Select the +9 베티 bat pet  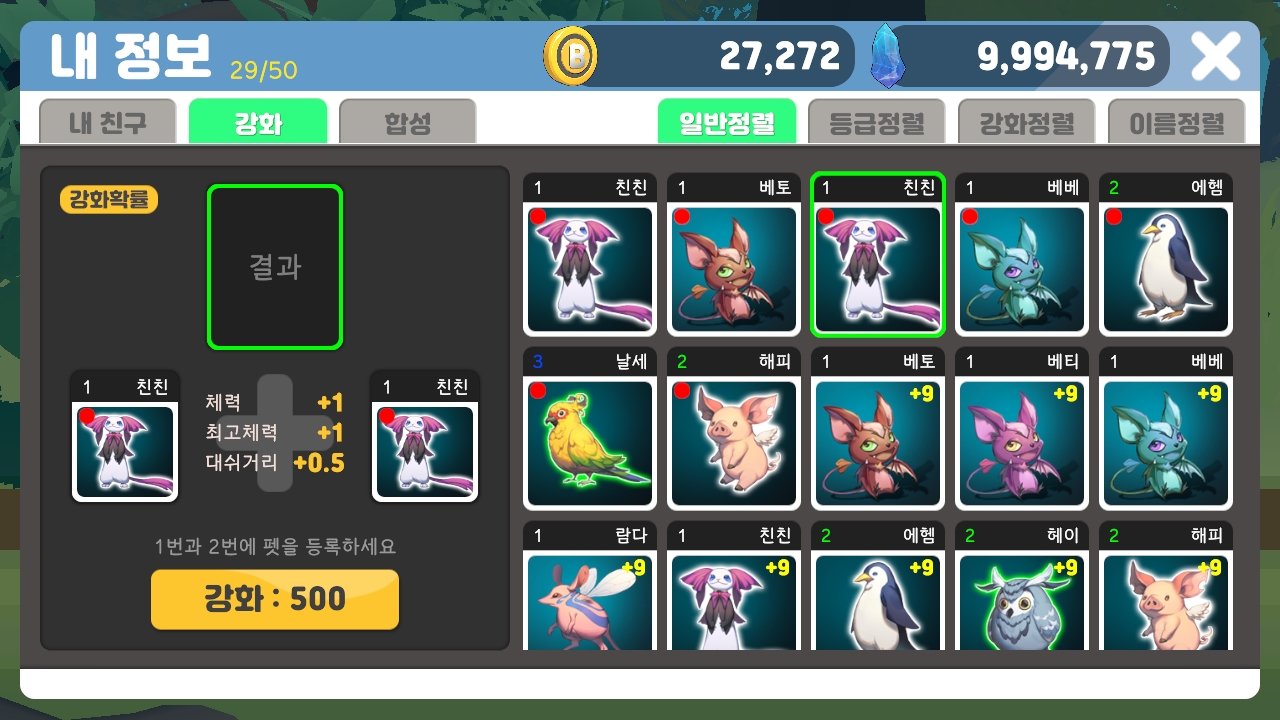coord(1021,440)
